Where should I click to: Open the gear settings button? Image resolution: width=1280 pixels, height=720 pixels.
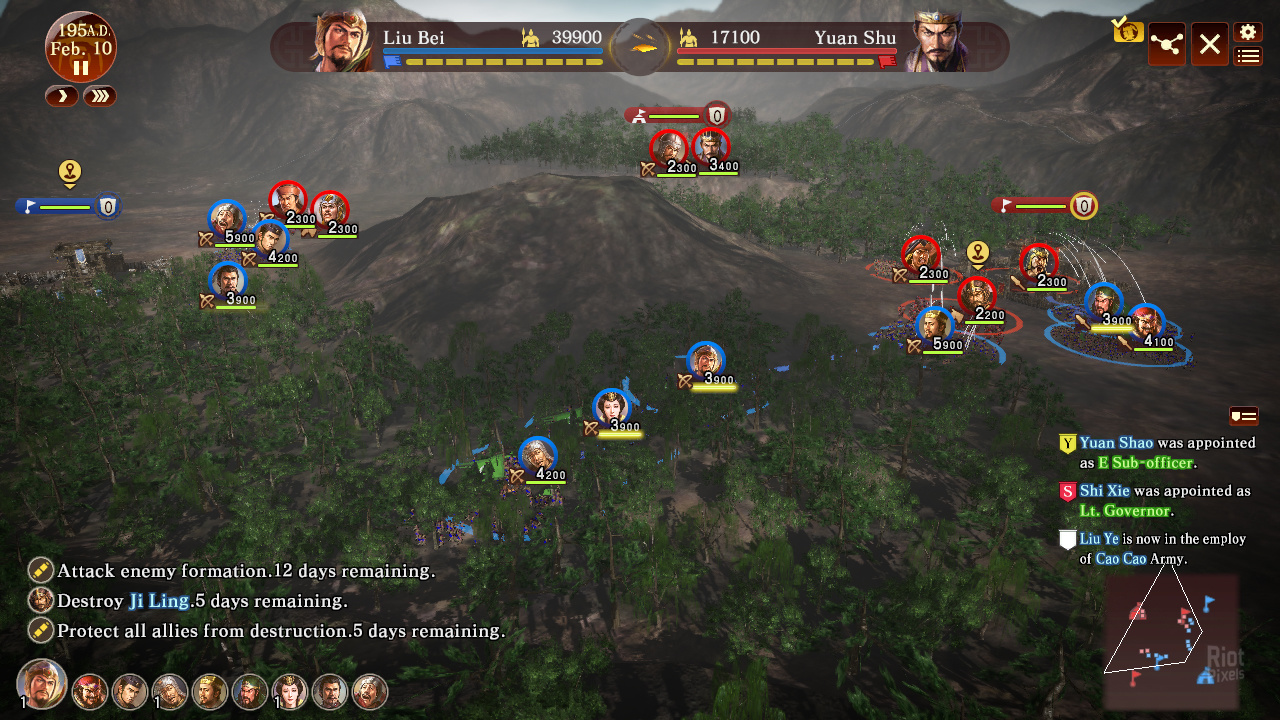click(x=1247, y=32)
